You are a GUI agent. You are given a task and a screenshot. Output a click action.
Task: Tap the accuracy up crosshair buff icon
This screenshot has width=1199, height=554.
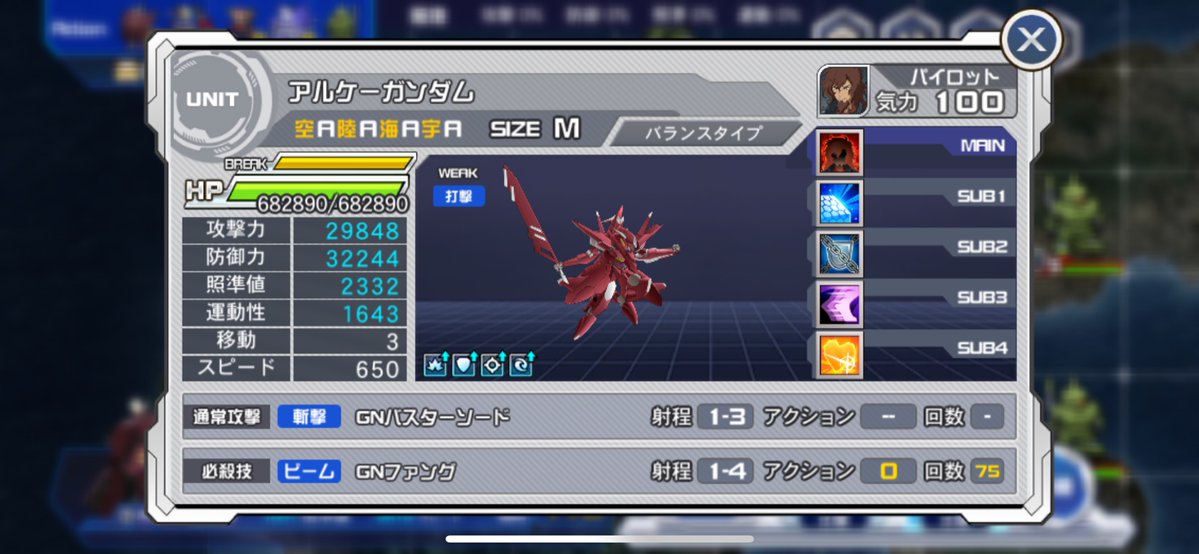tap(492, 365)
